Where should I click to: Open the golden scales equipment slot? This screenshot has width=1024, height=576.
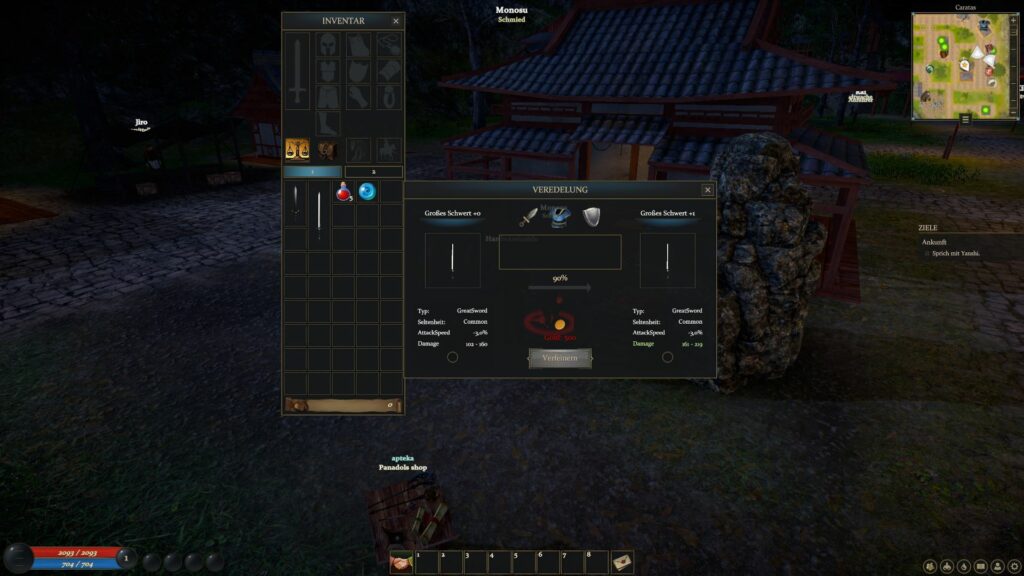[297, 150]
